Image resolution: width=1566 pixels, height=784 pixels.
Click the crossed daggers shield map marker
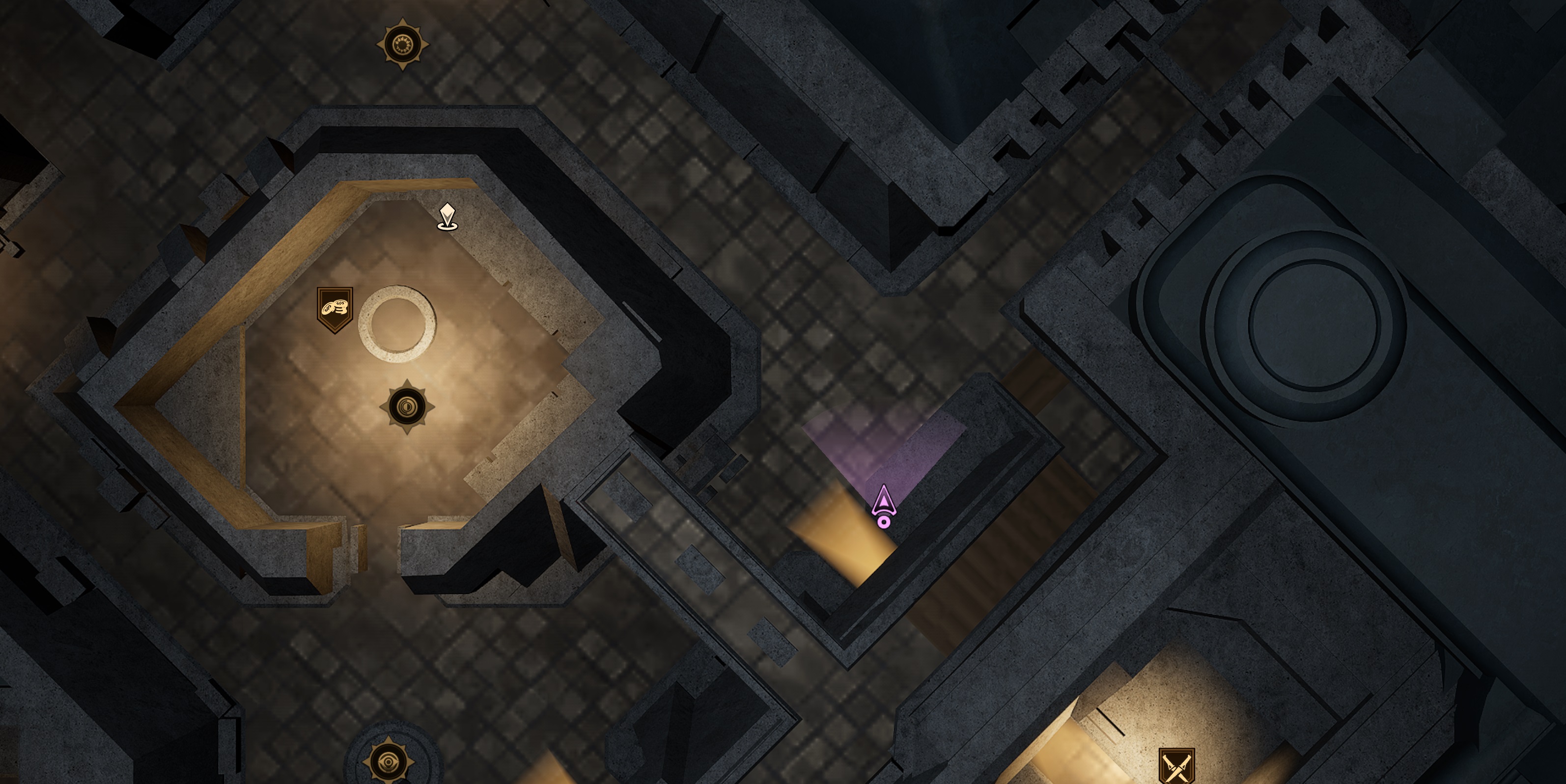coord(1176,766)
